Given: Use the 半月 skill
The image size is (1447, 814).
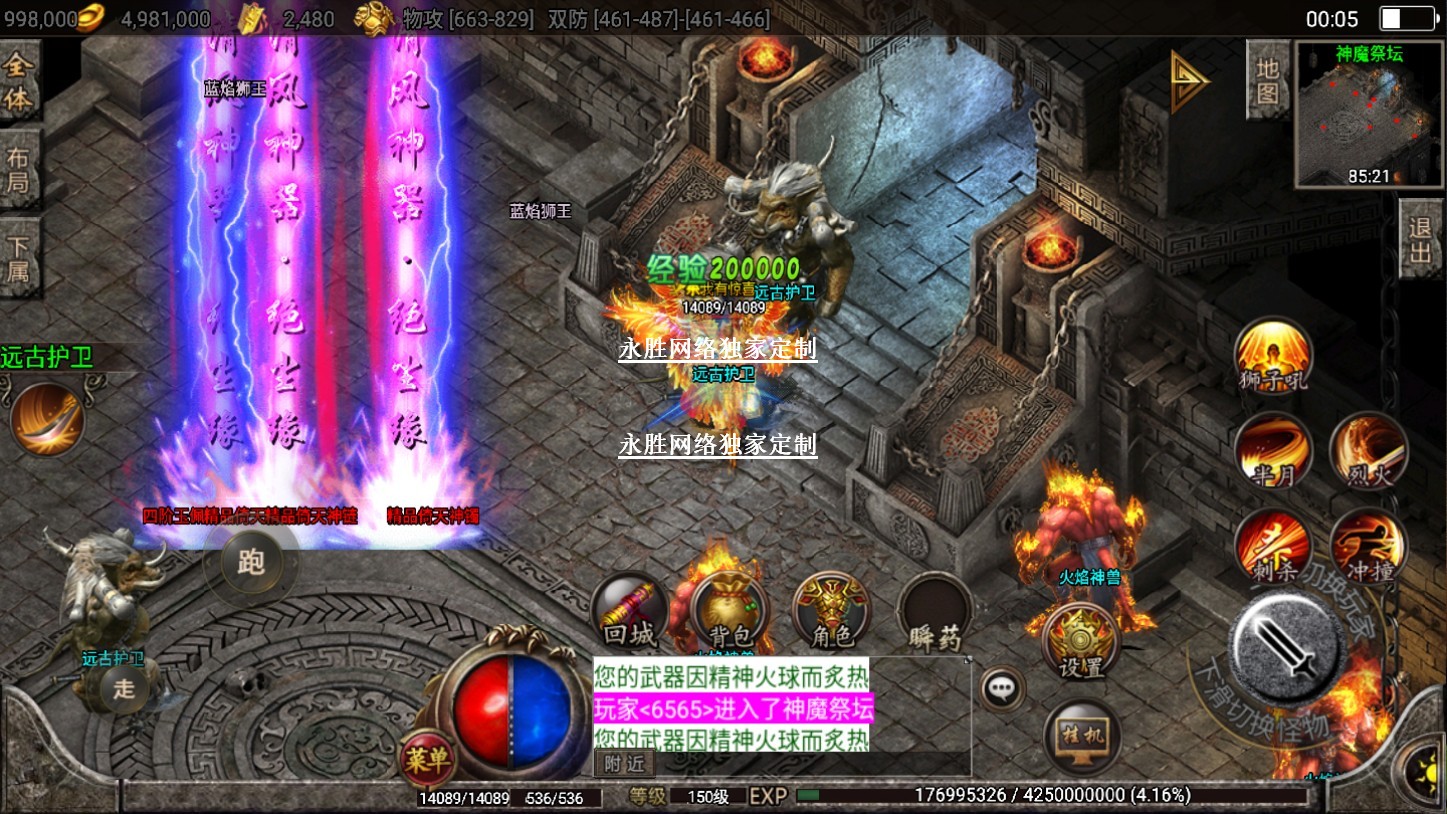Looking at the screenshot, I should click(x=1272, y=451).
